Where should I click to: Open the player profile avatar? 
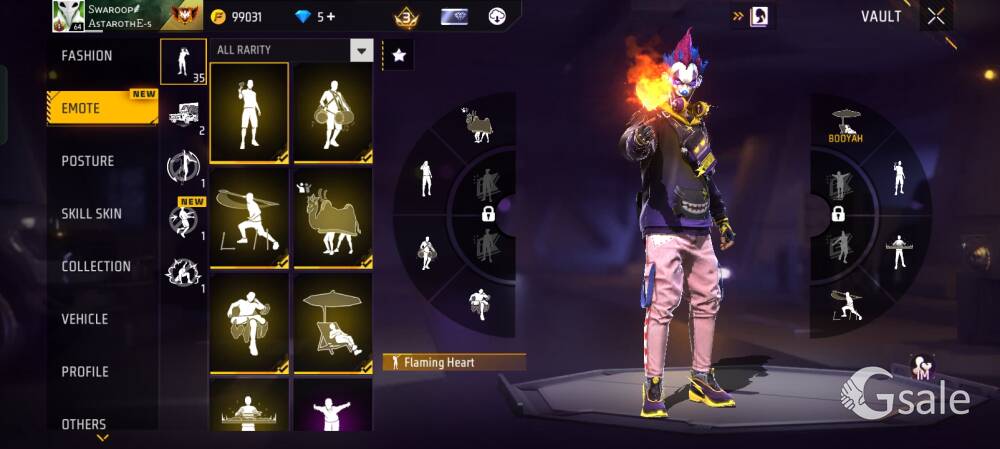tap(68, 16)
